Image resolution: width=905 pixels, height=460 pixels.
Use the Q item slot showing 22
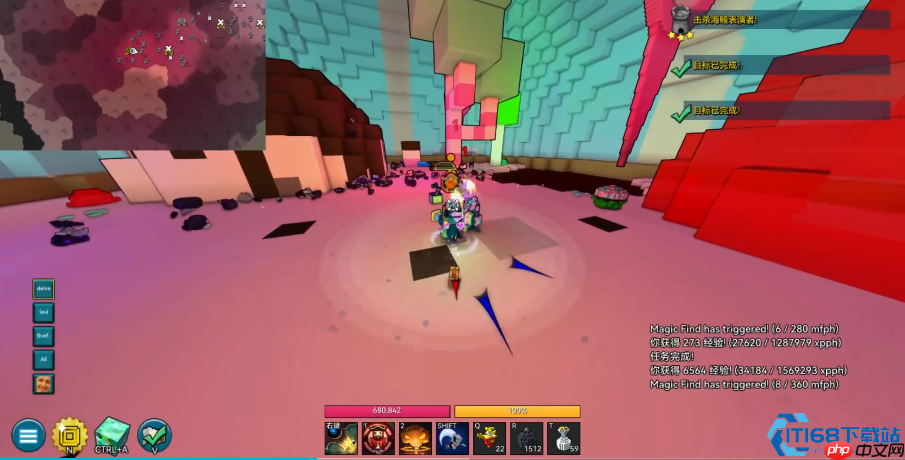[489, 438]
